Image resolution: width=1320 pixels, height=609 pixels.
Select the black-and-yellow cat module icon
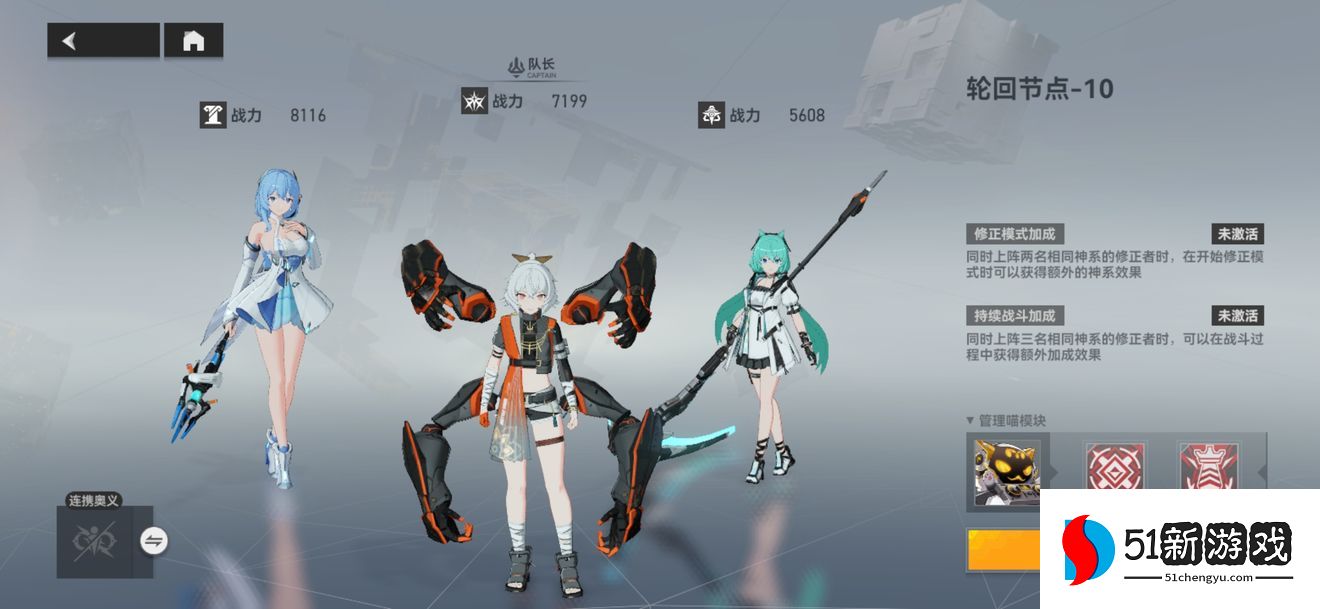click(1007, 471)
